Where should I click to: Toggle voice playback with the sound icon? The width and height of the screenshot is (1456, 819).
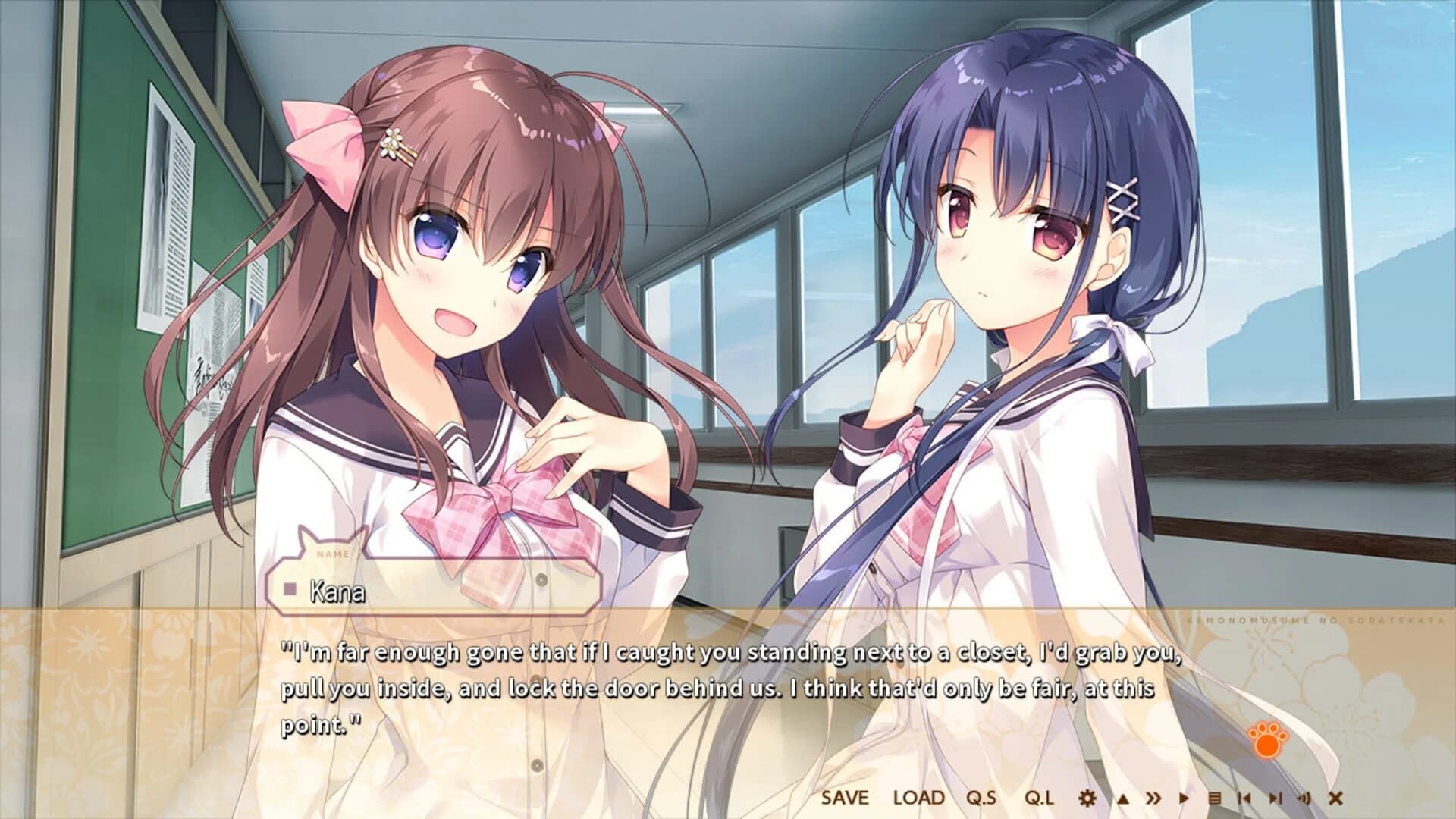point(1304,799)
